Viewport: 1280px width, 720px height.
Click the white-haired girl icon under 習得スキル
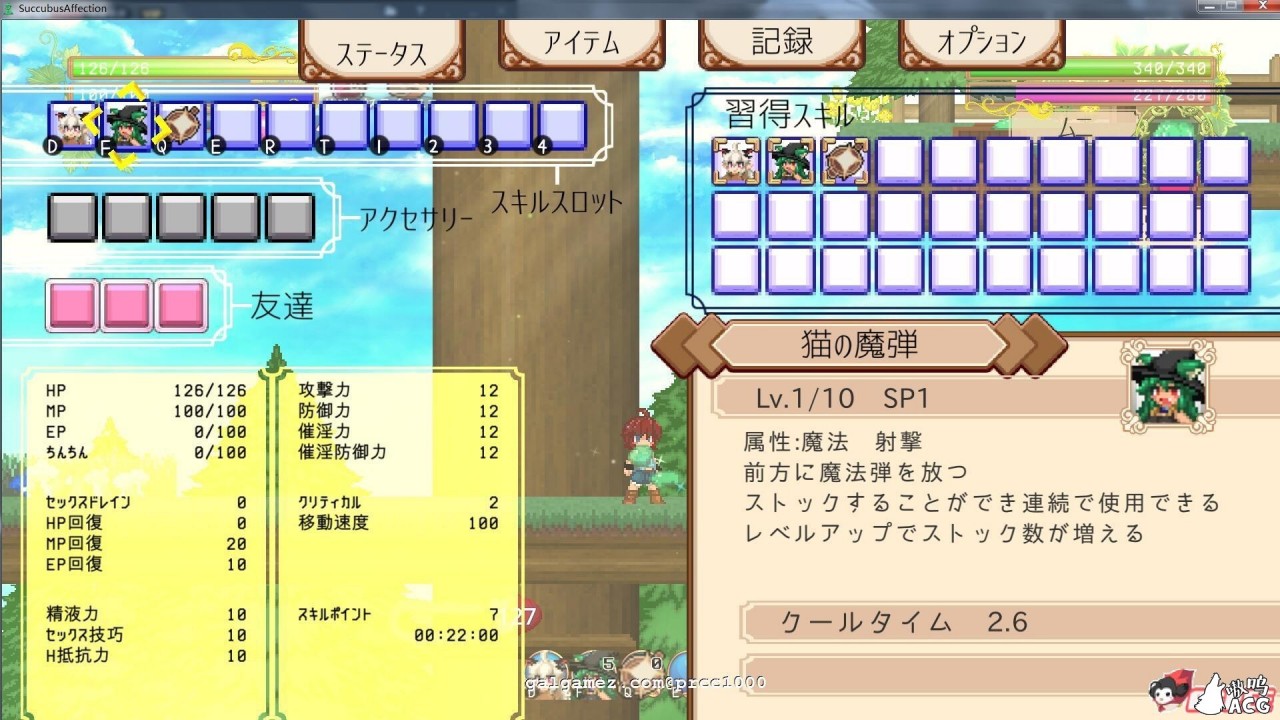click(736, 161)
